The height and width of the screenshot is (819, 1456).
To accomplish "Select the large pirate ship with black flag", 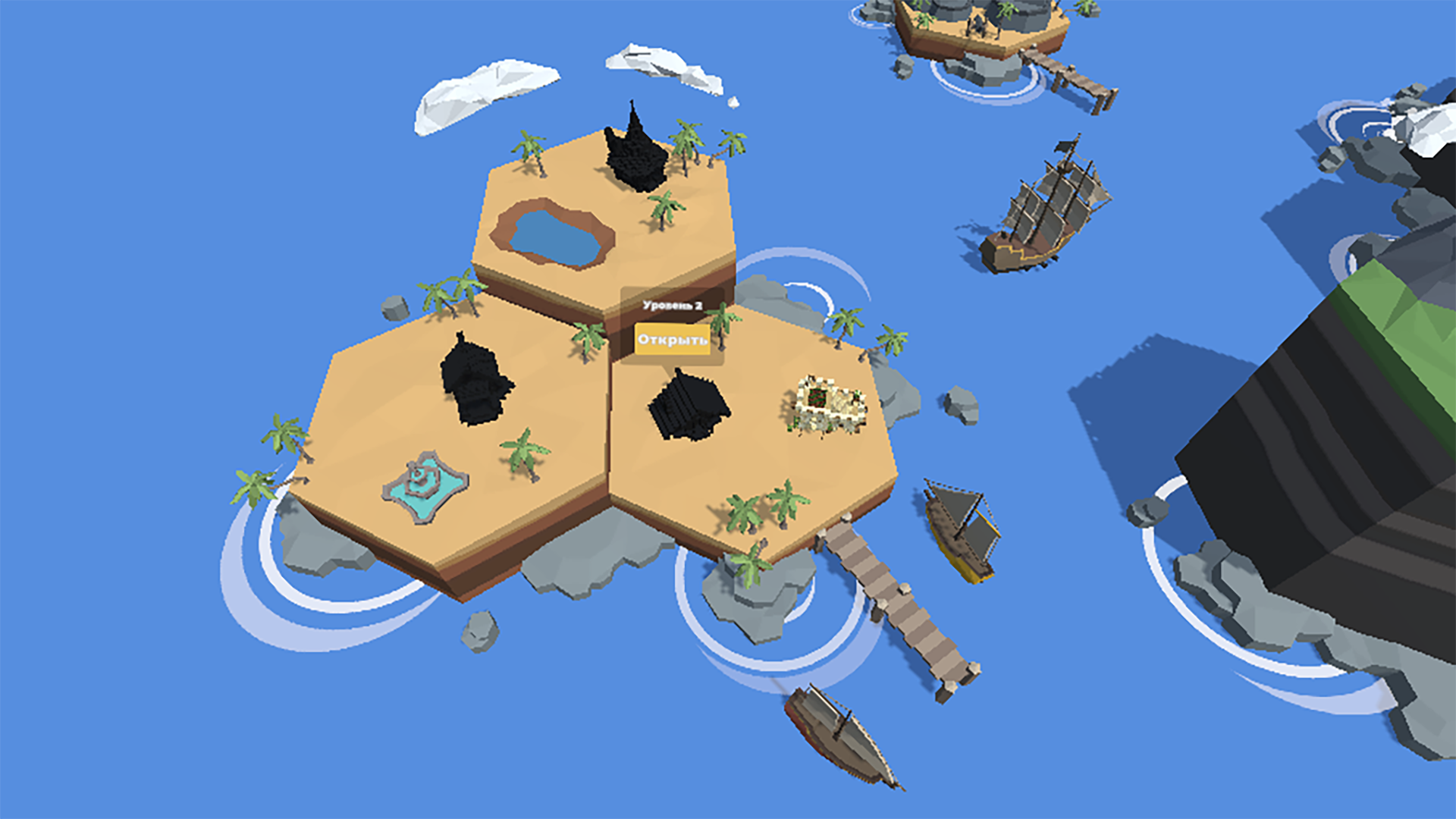I will [1046, 205].
